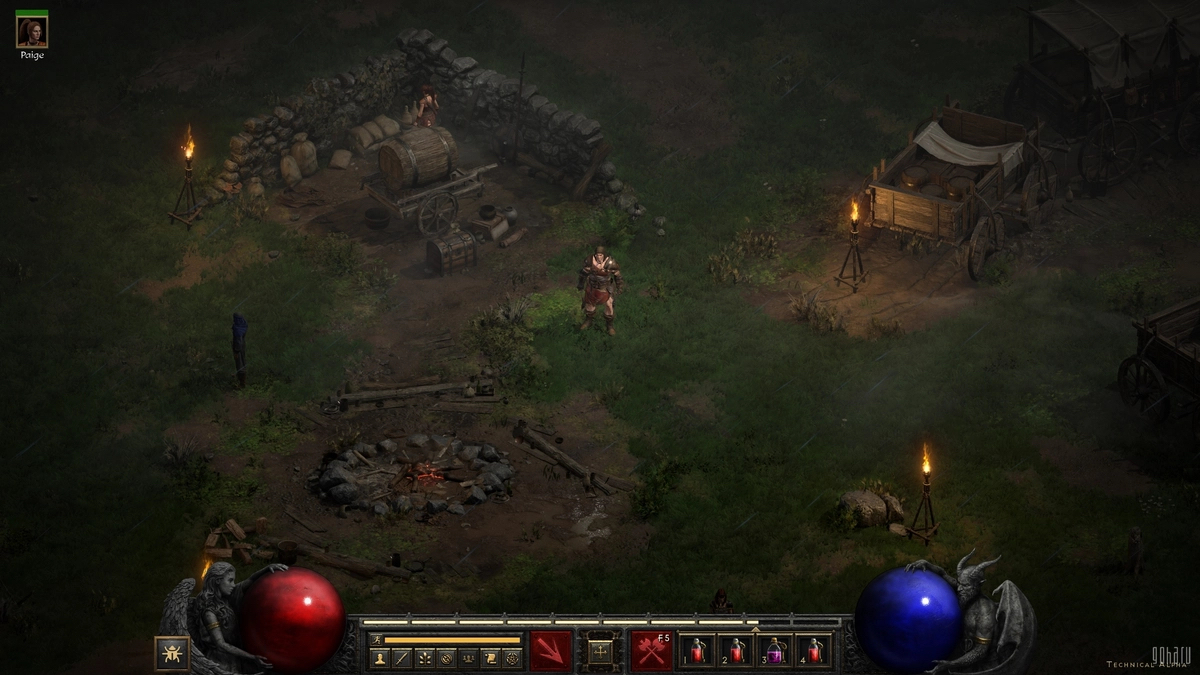The image size is (1200, 675).
Task: Use the red potion in belt slot 4
Action: (x=814, y=651)
